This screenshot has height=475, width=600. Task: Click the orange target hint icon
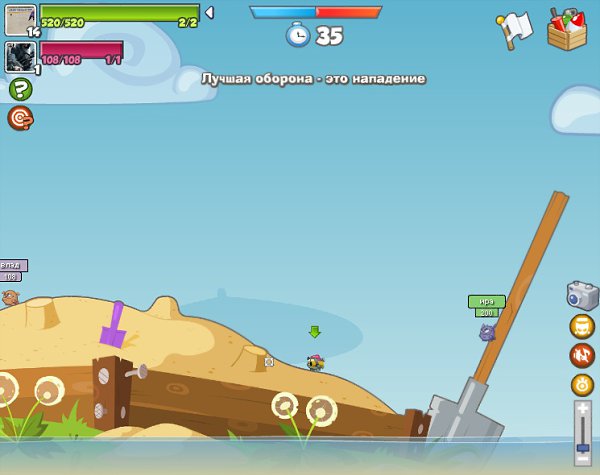(x=20, y=119)
